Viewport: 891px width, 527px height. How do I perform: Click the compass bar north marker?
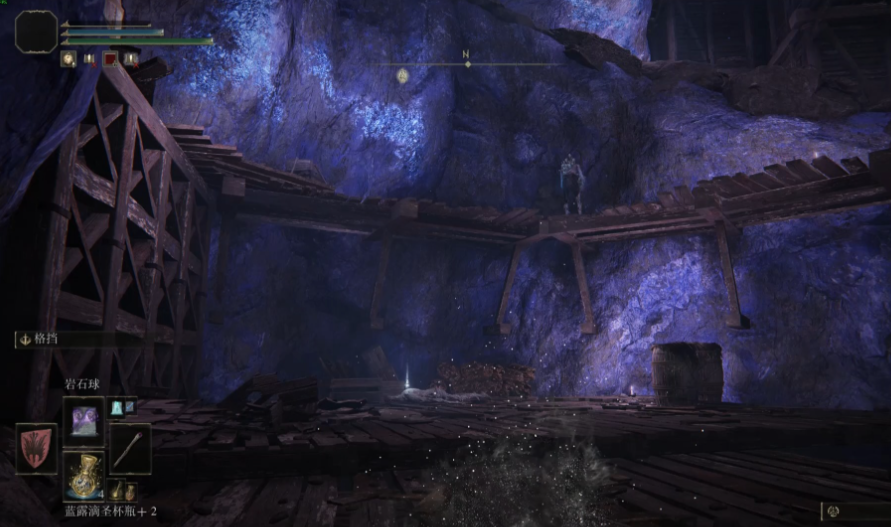click(466, 62)
